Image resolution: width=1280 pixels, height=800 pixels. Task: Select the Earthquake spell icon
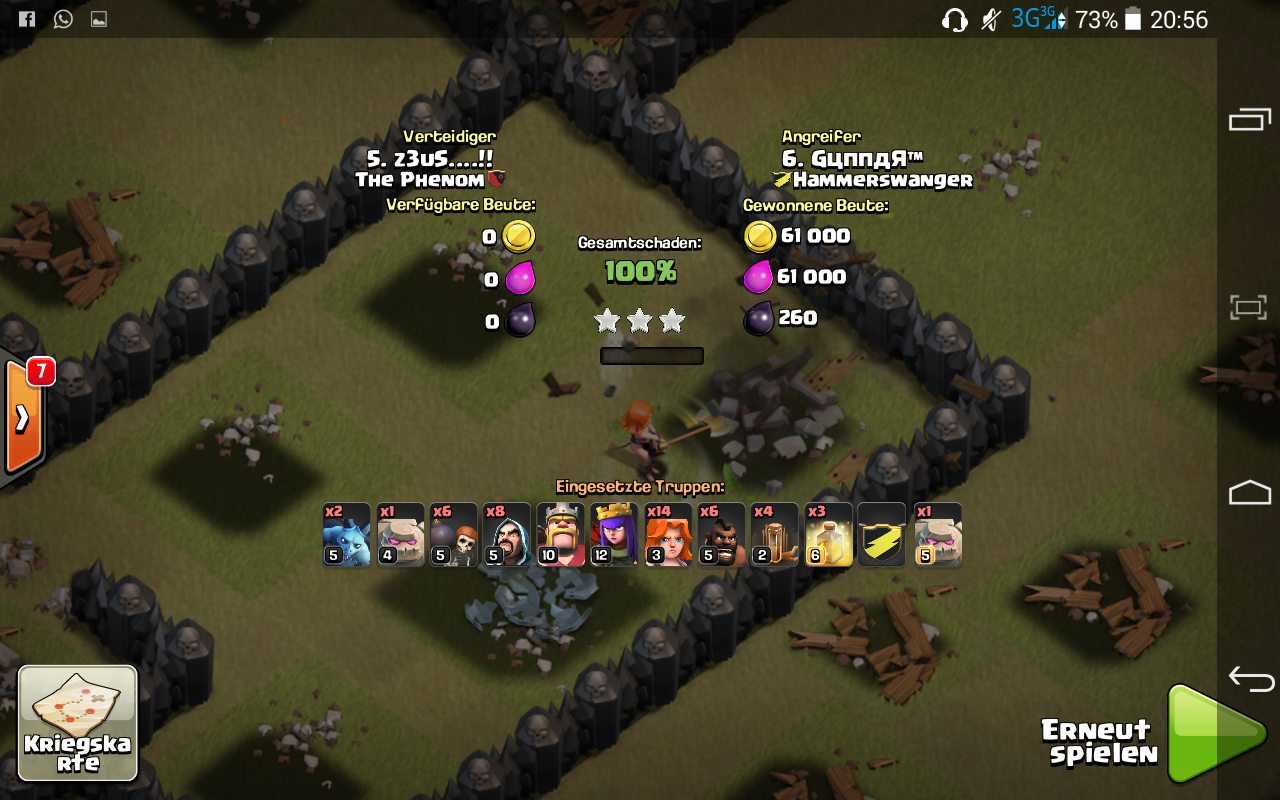(x=775, y=535)
